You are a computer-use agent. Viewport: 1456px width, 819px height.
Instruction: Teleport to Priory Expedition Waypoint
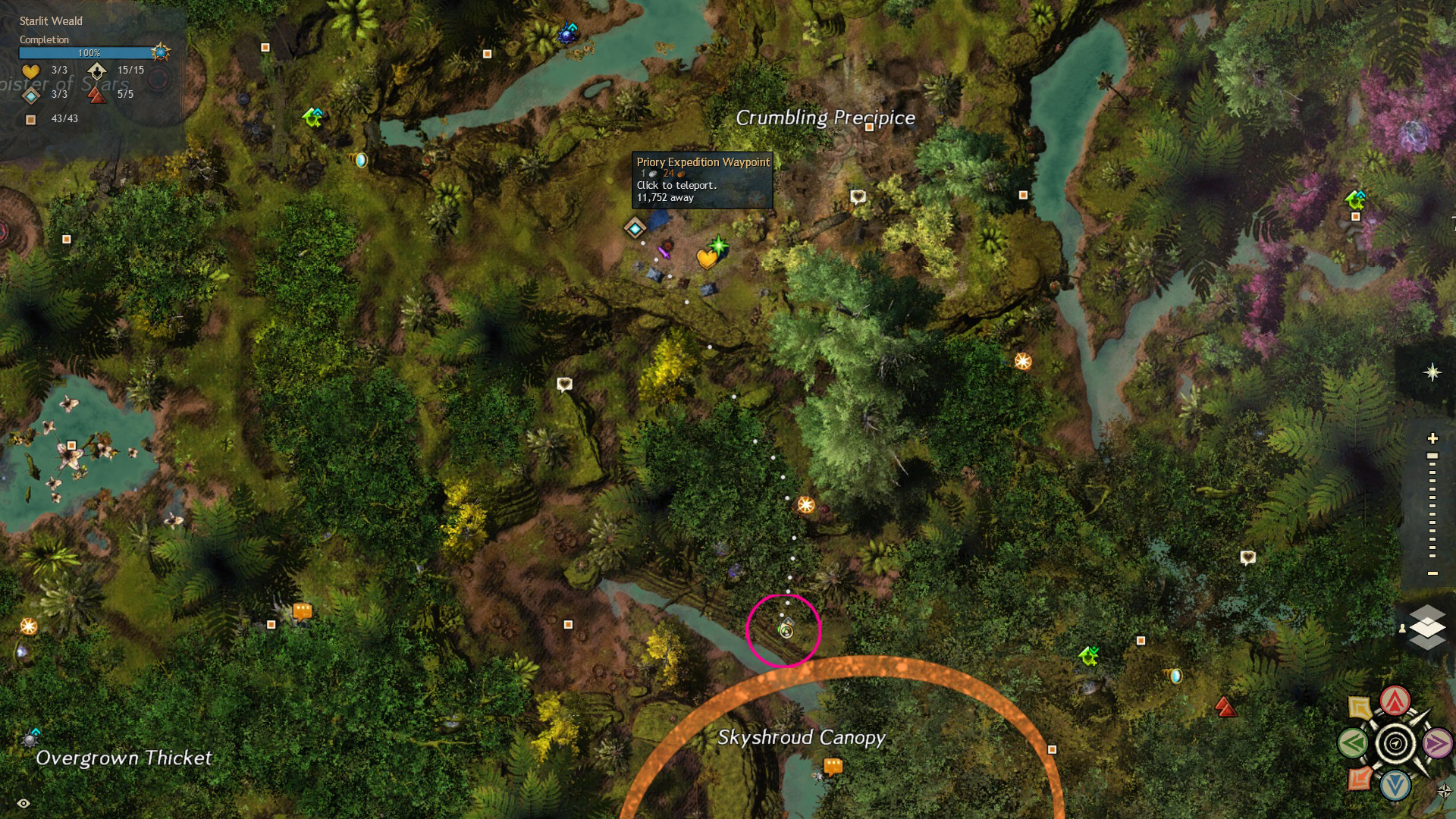[x=635, y=227]
